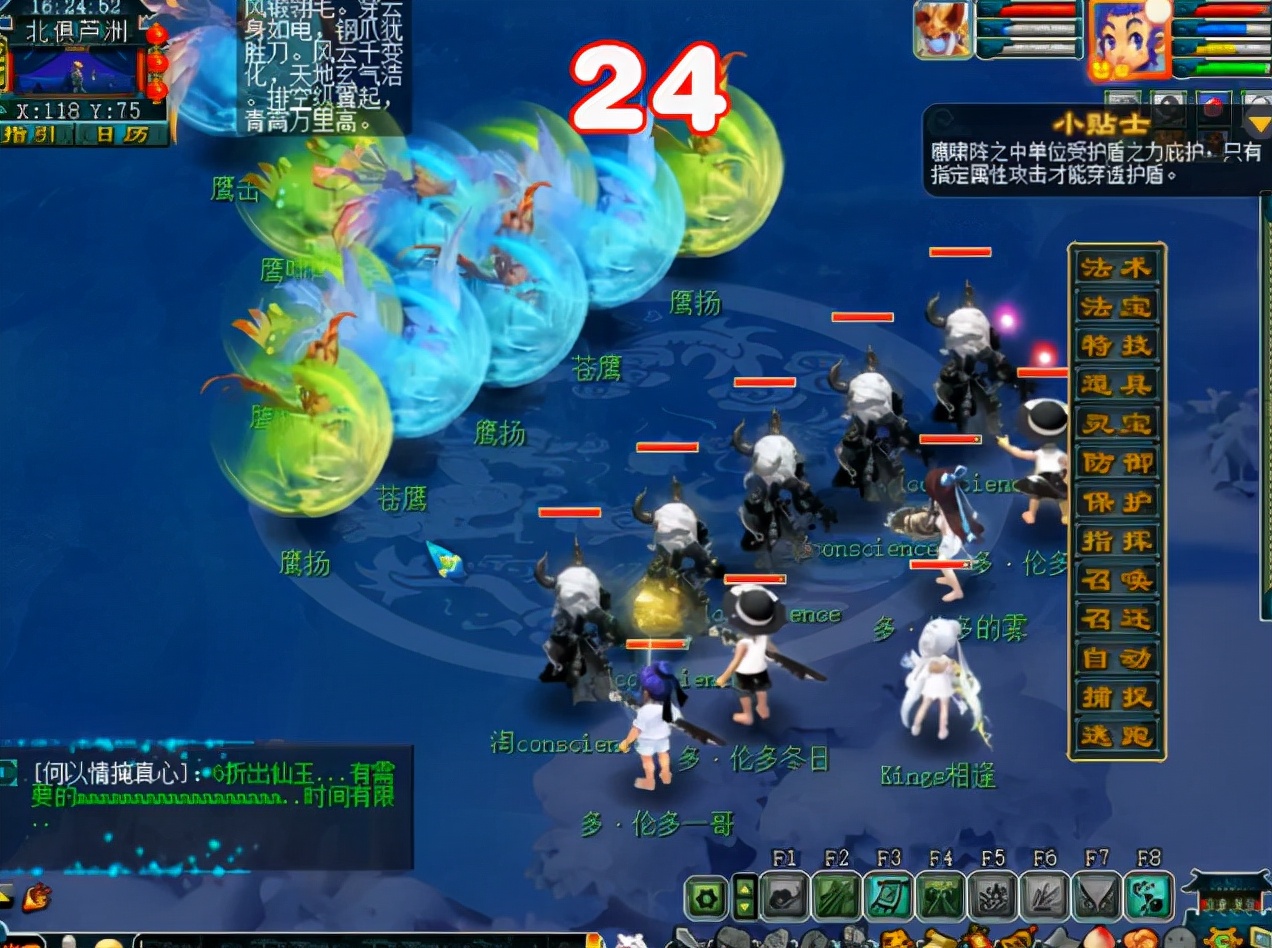
Task: Click the pet portrait icon
Action: [942, 30]
